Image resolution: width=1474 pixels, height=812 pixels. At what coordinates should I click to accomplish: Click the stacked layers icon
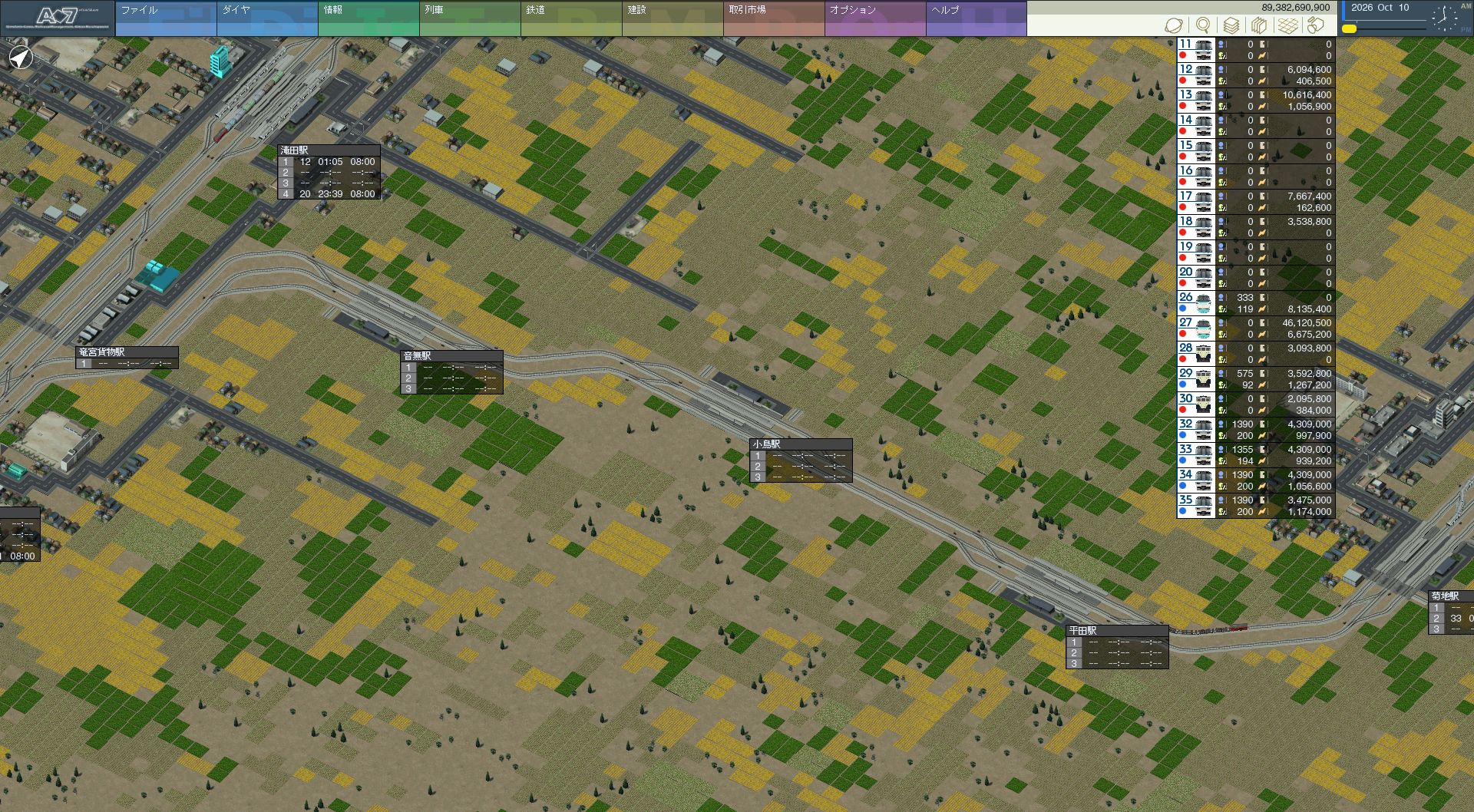coord(1231,25)
